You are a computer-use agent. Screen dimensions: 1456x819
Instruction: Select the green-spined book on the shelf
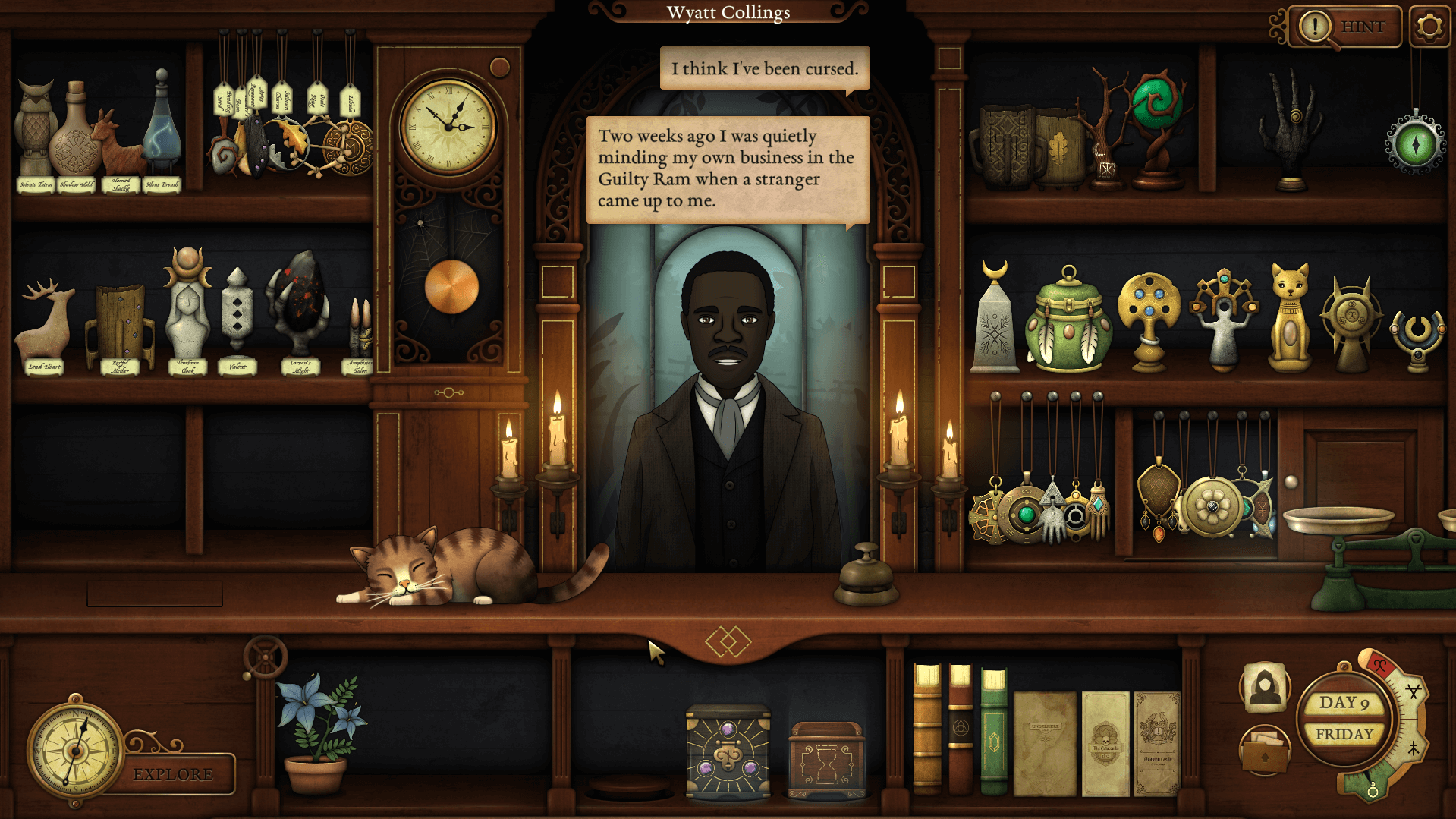[994, 736]
